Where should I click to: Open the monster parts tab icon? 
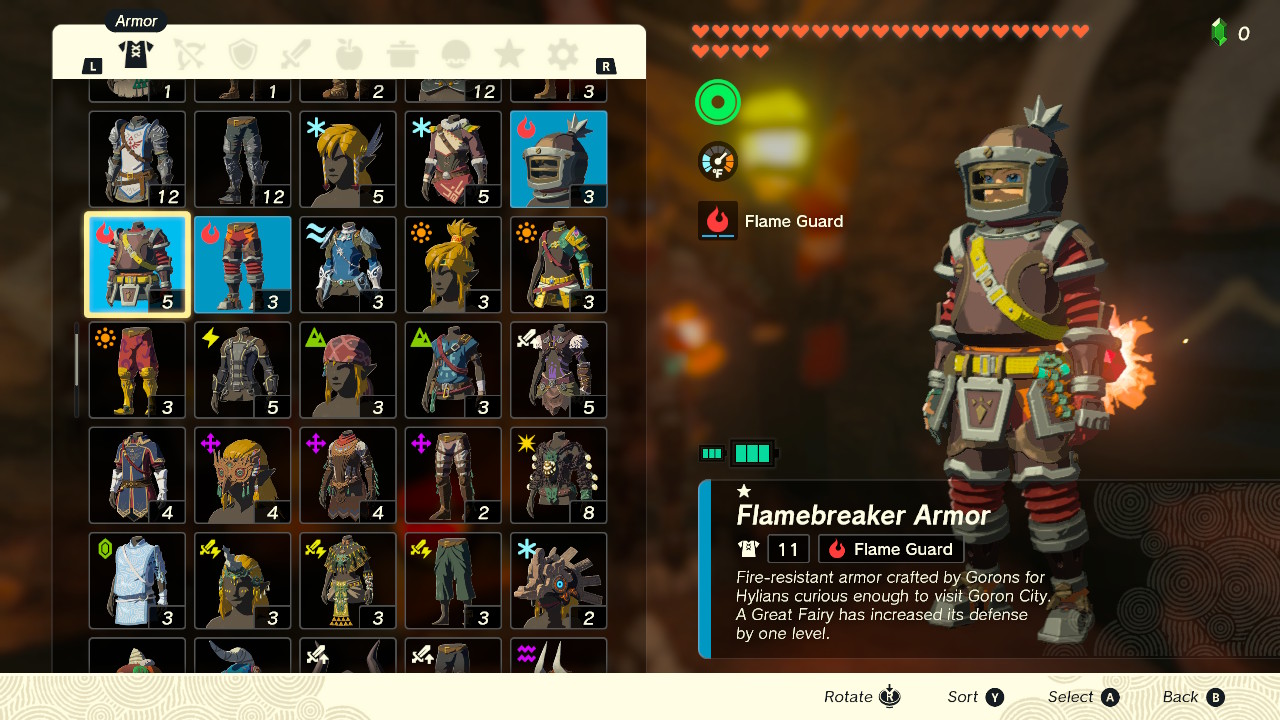click(456, 55)
